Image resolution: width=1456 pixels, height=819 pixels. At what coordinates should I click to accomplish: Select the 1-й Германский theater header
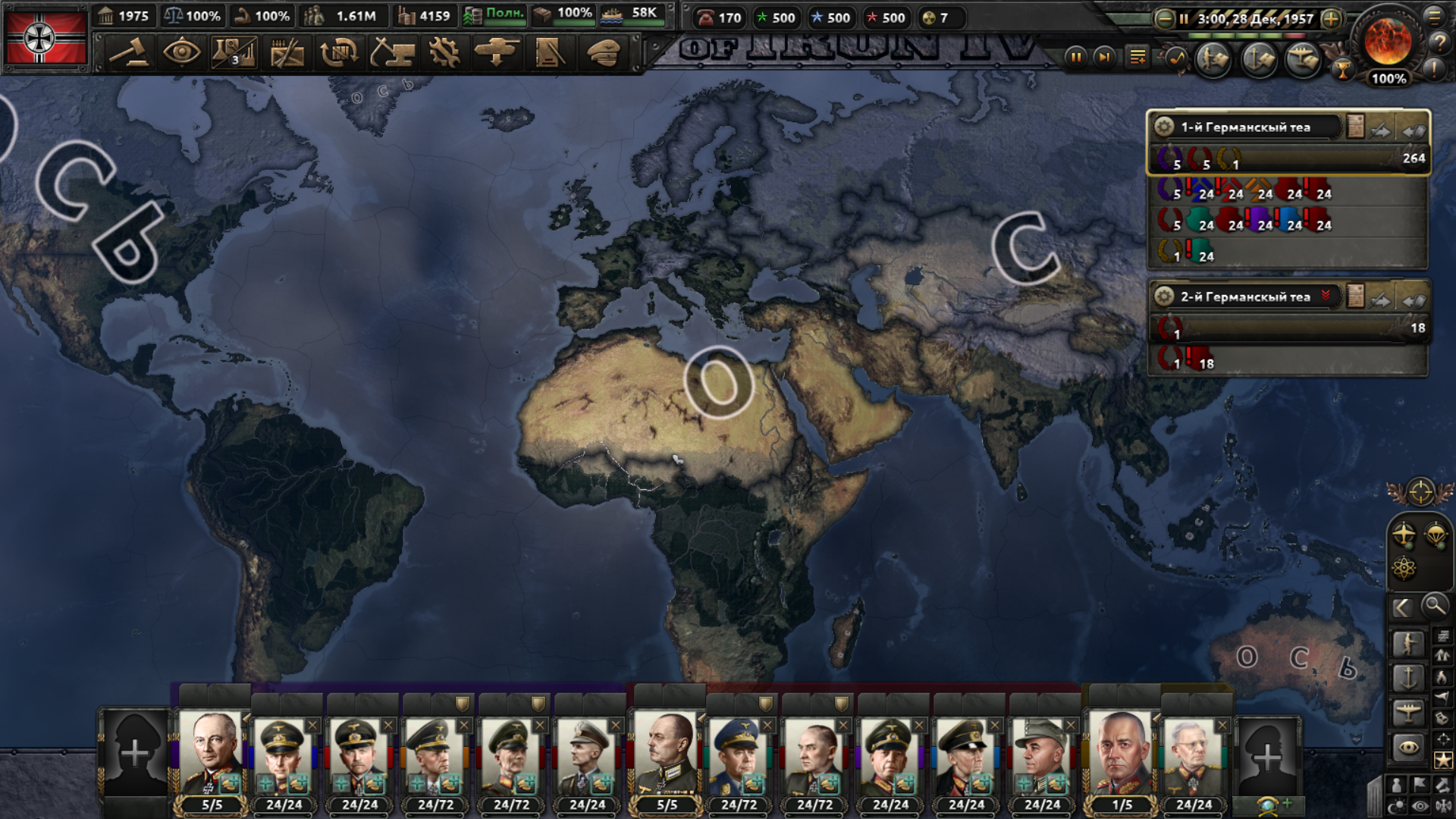[1245, 127]
